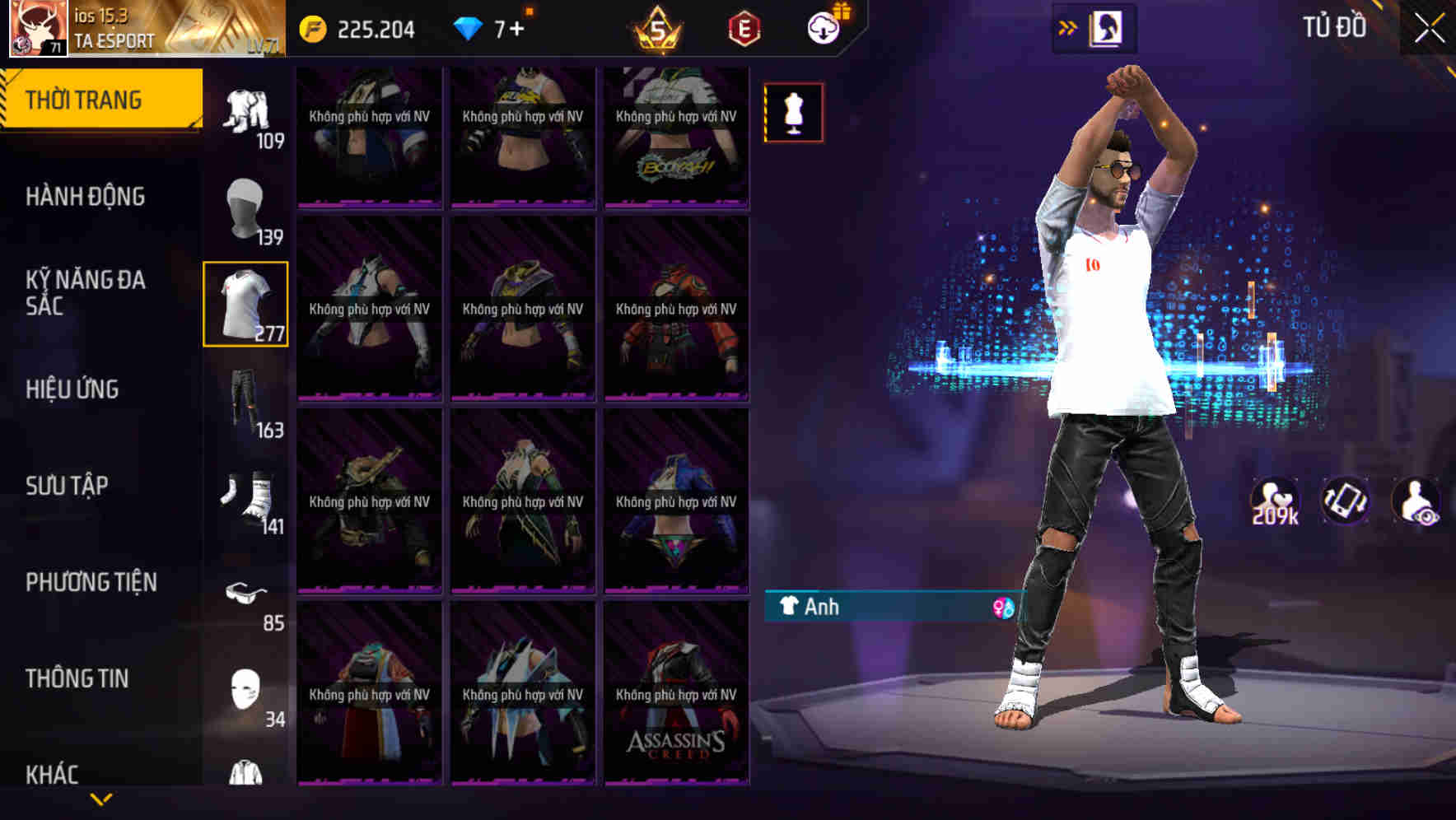Toggle the mannequin display option
Viewport: 1456px width, 820px height.
point(793,113)
